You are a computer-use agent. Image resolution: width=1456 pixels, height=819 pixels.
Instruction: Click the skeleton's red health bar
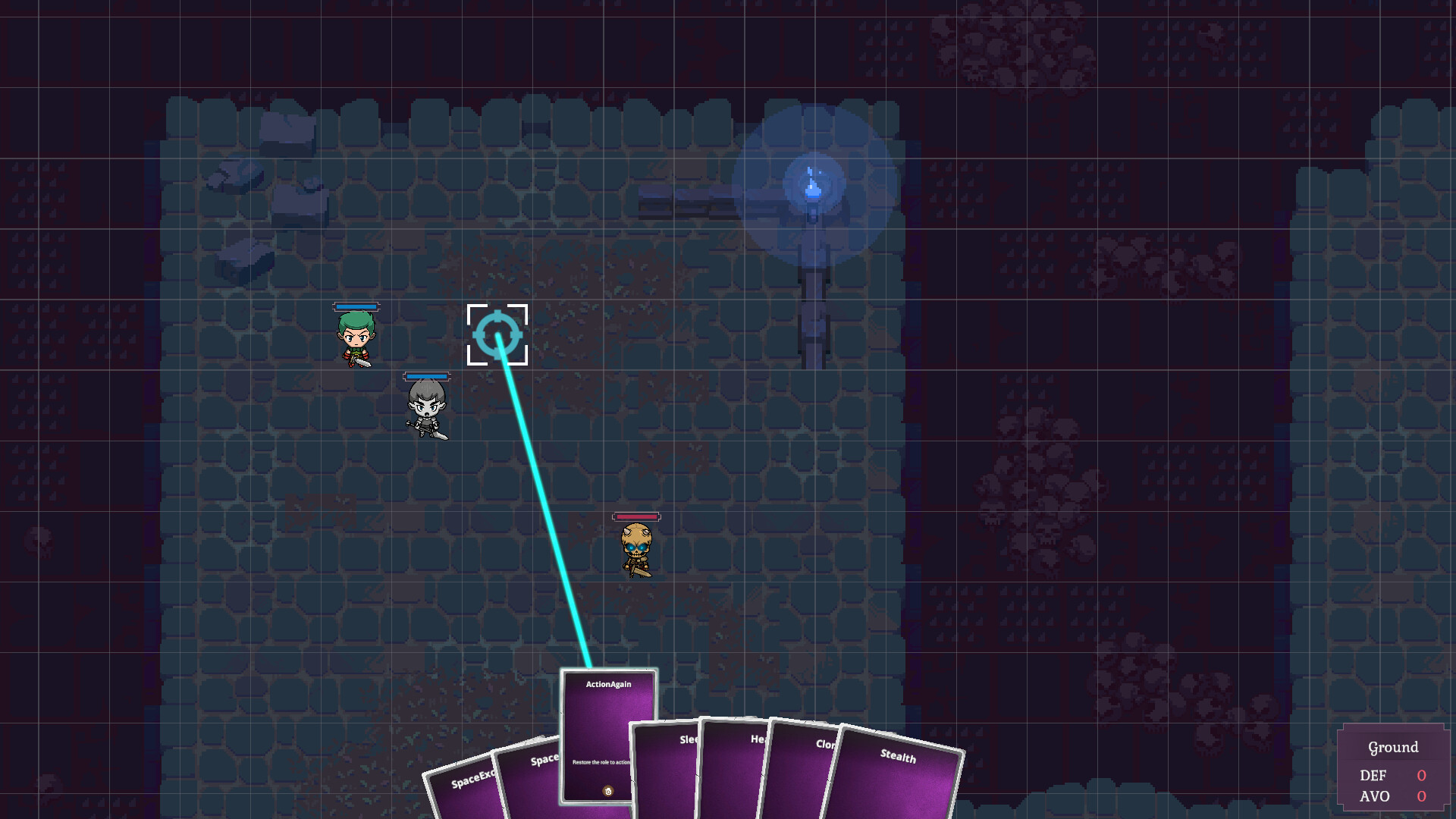635,516
